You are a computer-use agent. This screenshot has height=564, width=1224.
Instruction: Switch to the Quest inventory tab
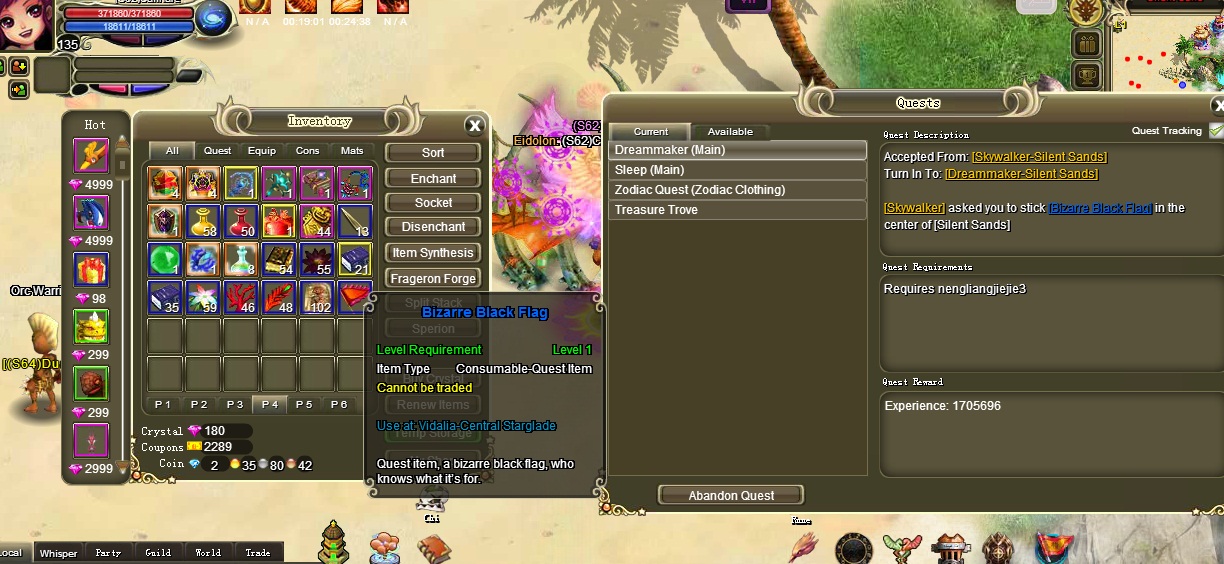tap(217, 151)
